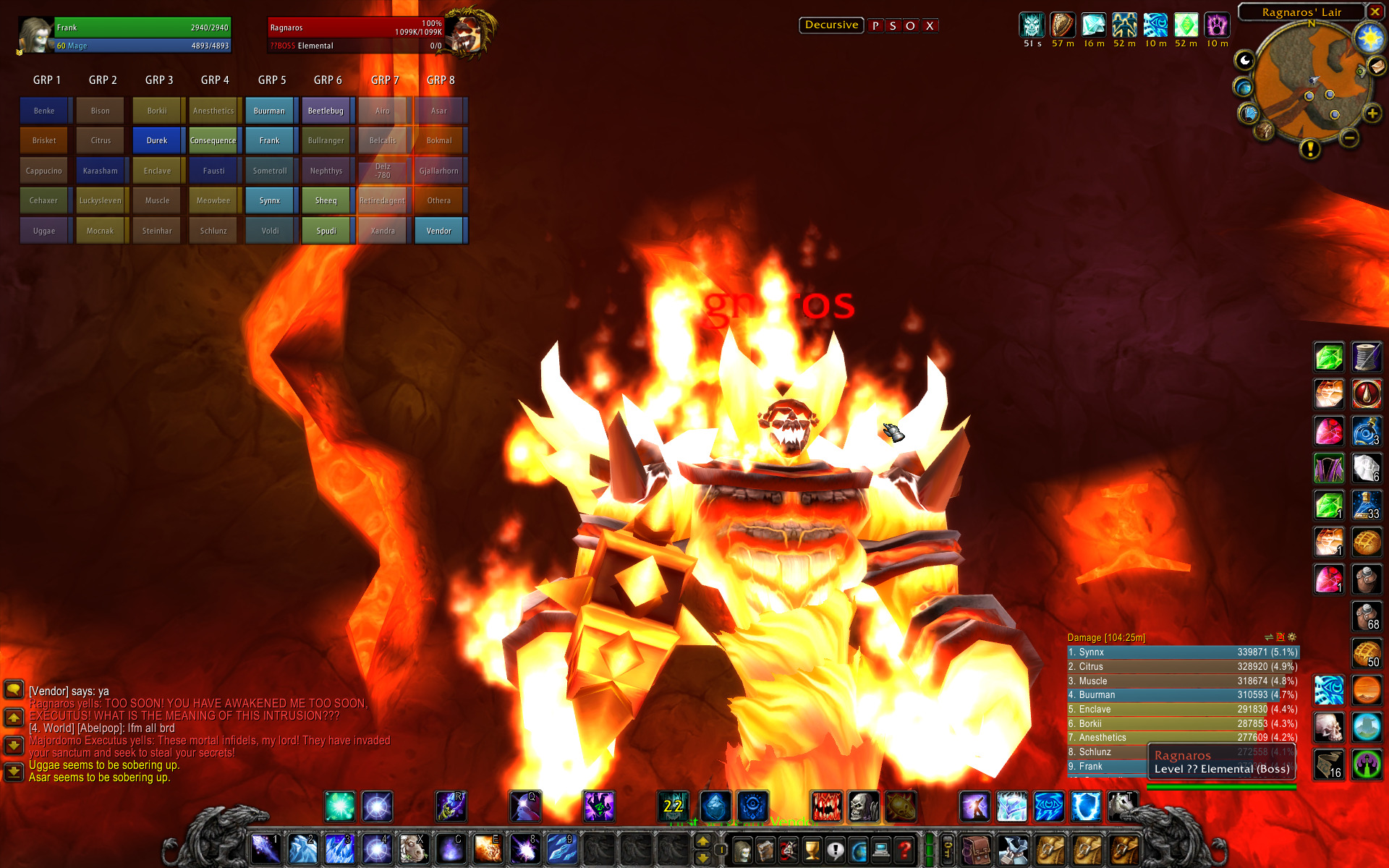Select Durek in the raid grid
The height and width of the screenshot is (868, 1389).
tap(157, 140)
